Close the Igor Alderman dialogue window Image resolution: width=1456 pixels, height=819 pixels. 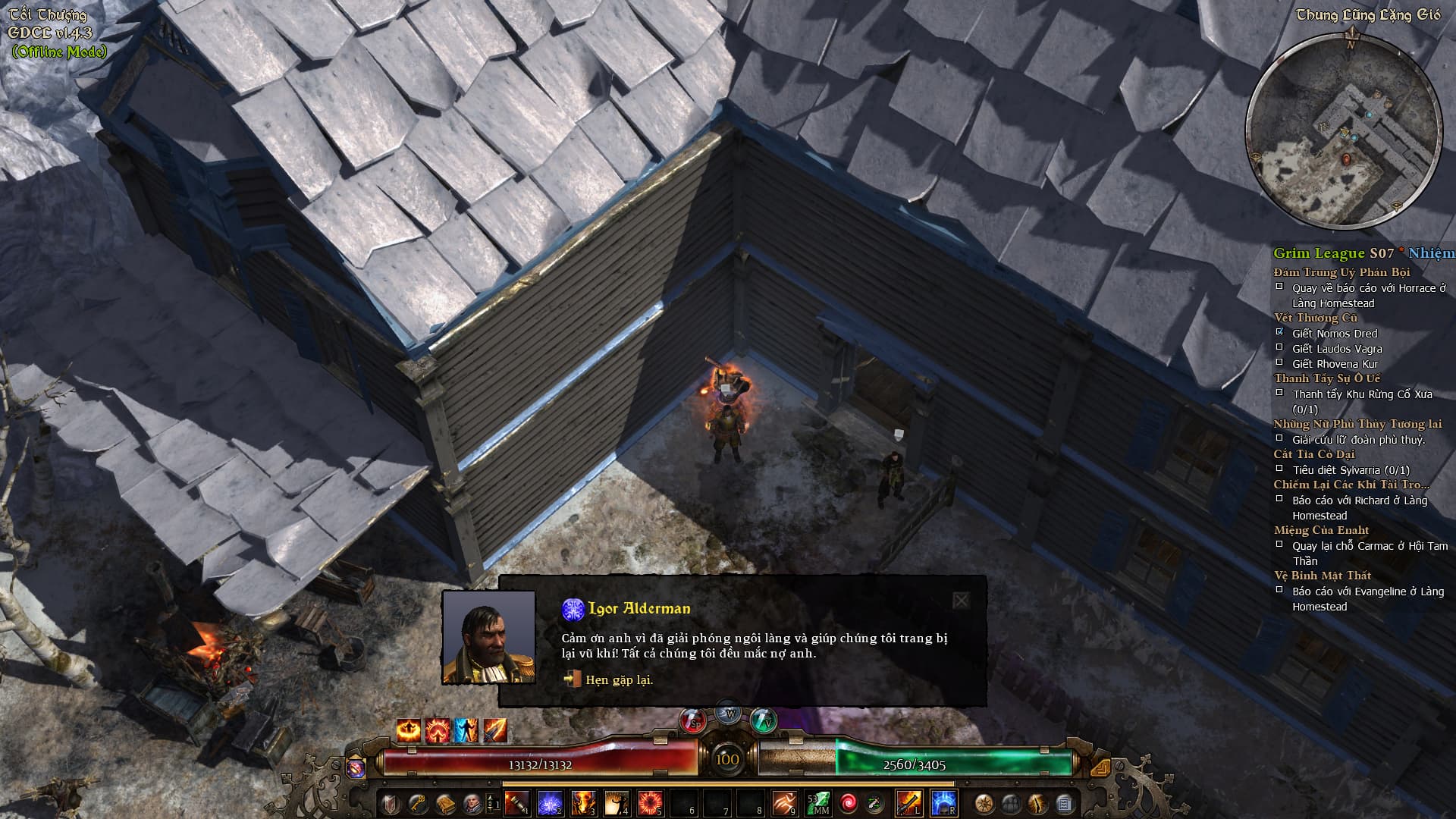pos(961,601)
